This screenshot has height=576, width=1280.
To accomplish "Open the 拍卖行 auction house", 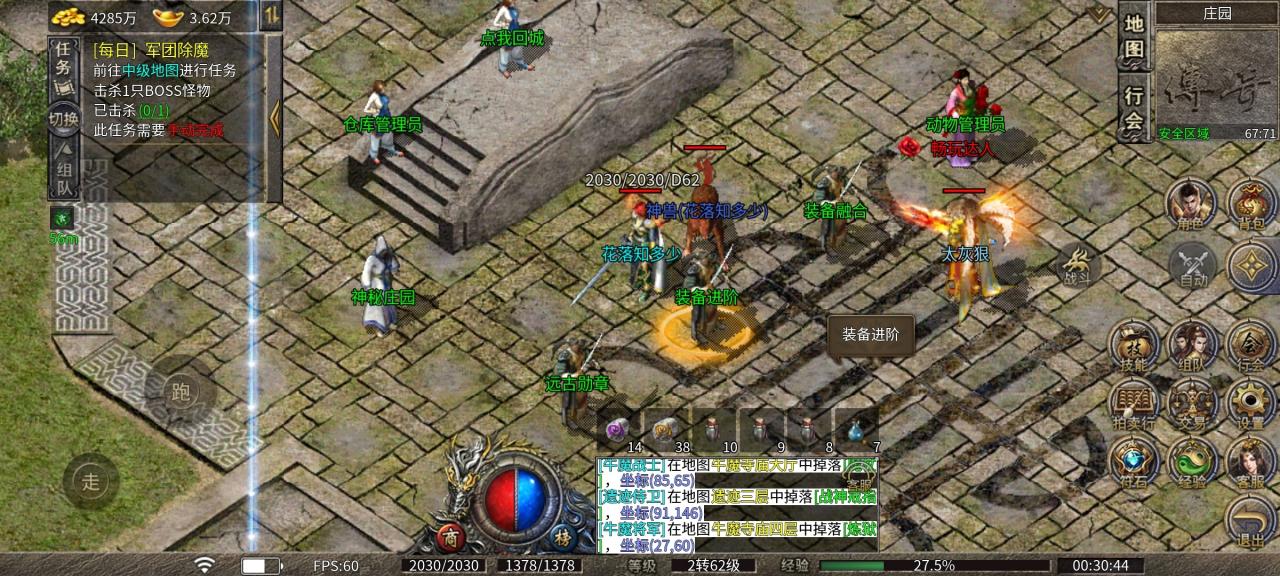I will tap(1134, 405).
